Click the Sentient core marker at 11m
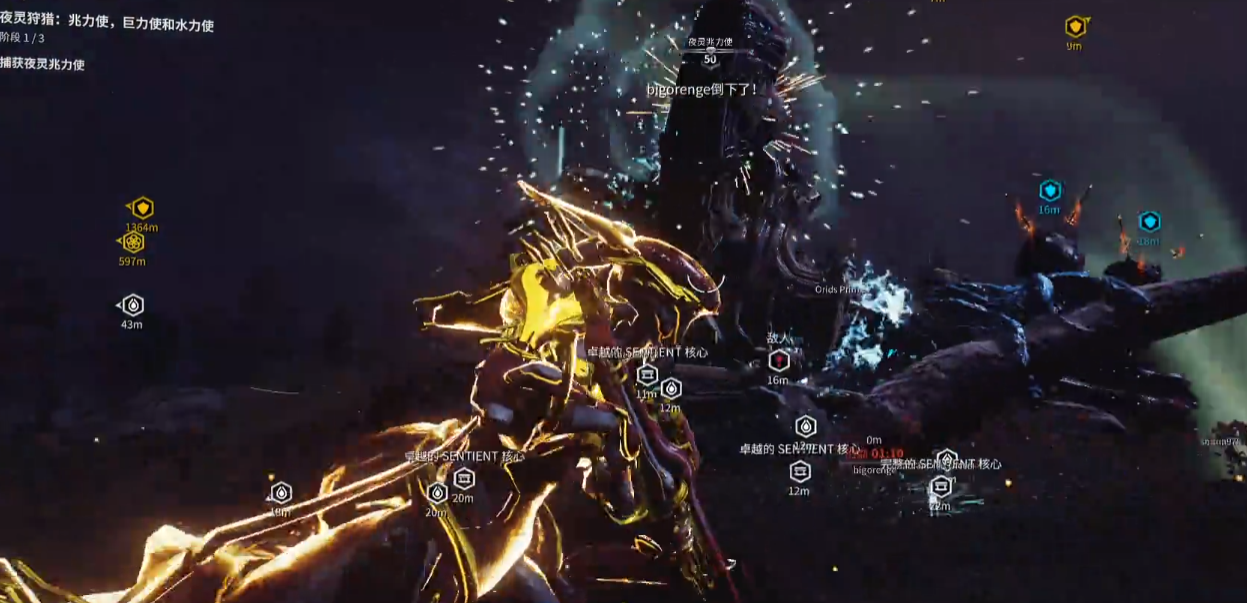The image size is (1247, 603). point(647,375)
